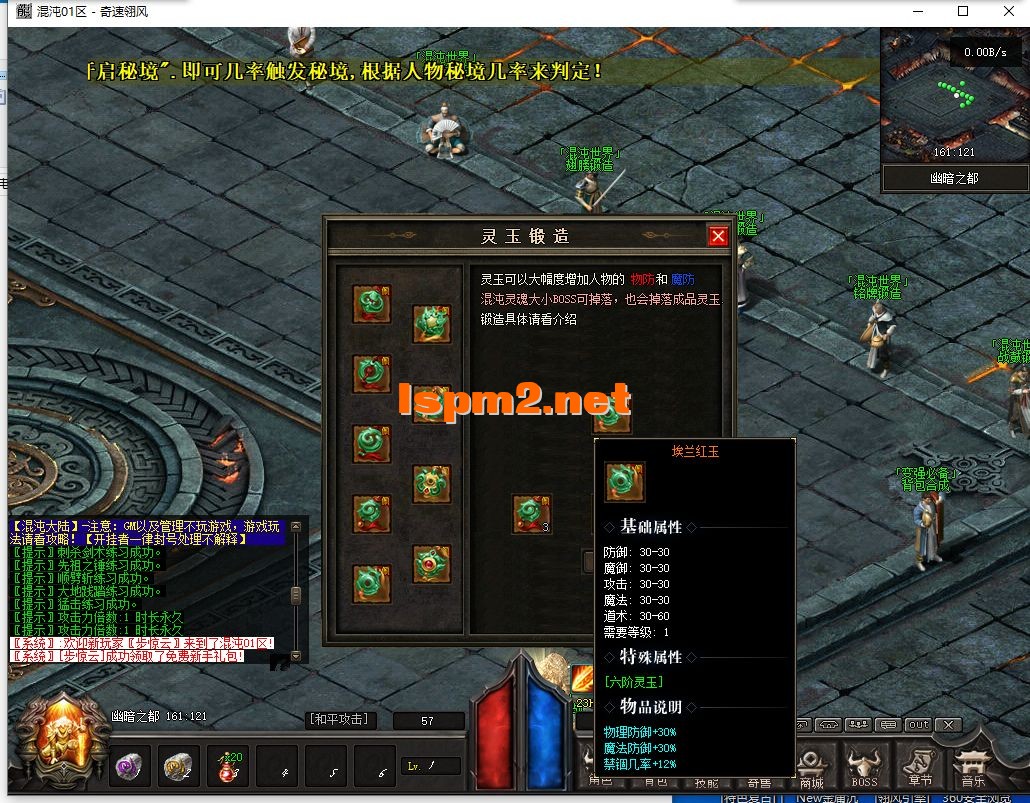Viewport: 1030px width, 803px height.
Task: Select the jade material slot with count 3
Action: click(531, 514)
